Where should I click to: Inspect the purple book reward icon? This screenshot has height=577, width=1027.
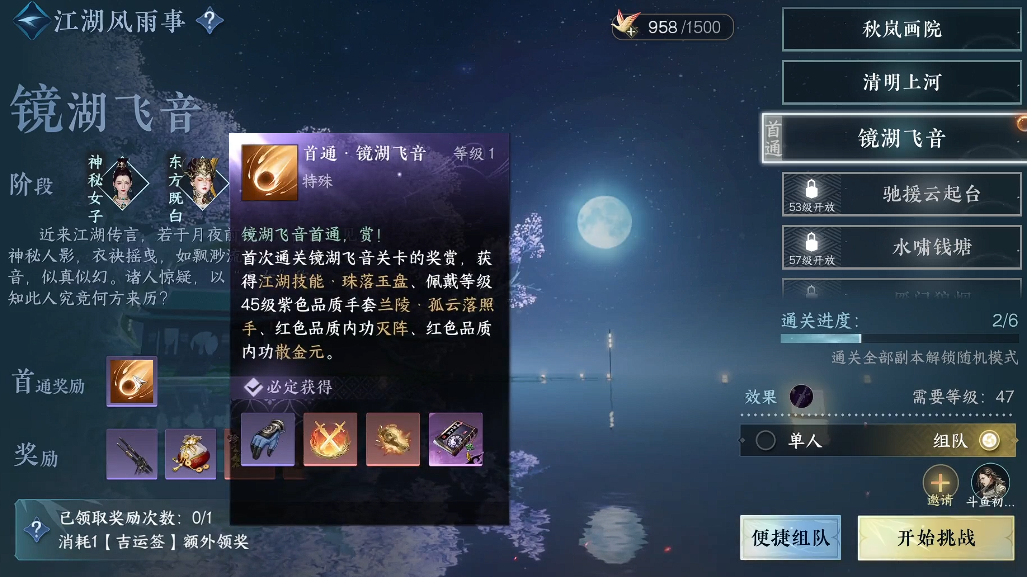click(x=456, y=439)
